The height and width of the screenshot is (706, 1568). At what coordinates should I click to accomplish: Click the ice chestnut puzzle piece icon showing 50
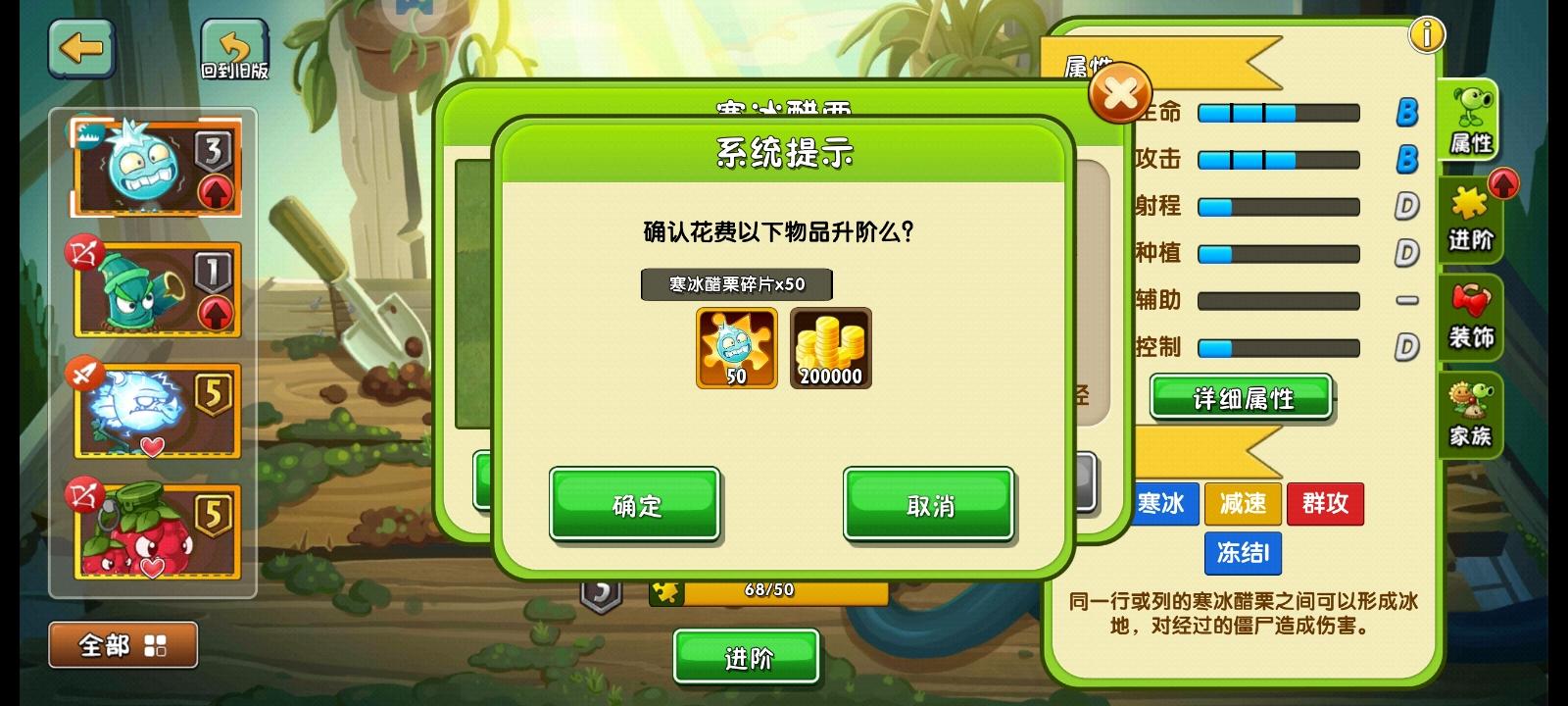point(735,348)
